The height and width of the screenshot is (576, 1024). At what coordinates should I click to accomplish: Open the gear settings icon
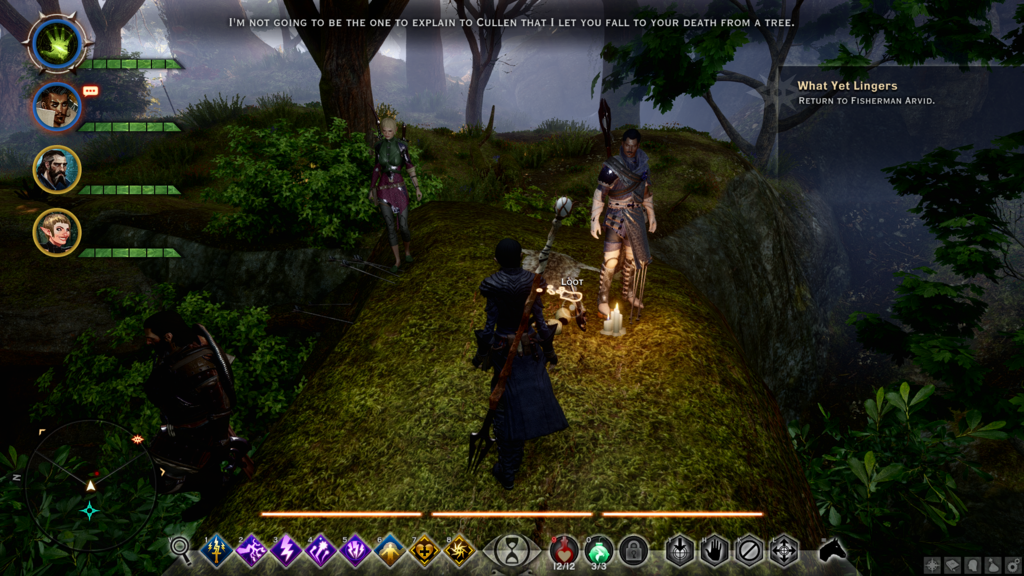1013,566
